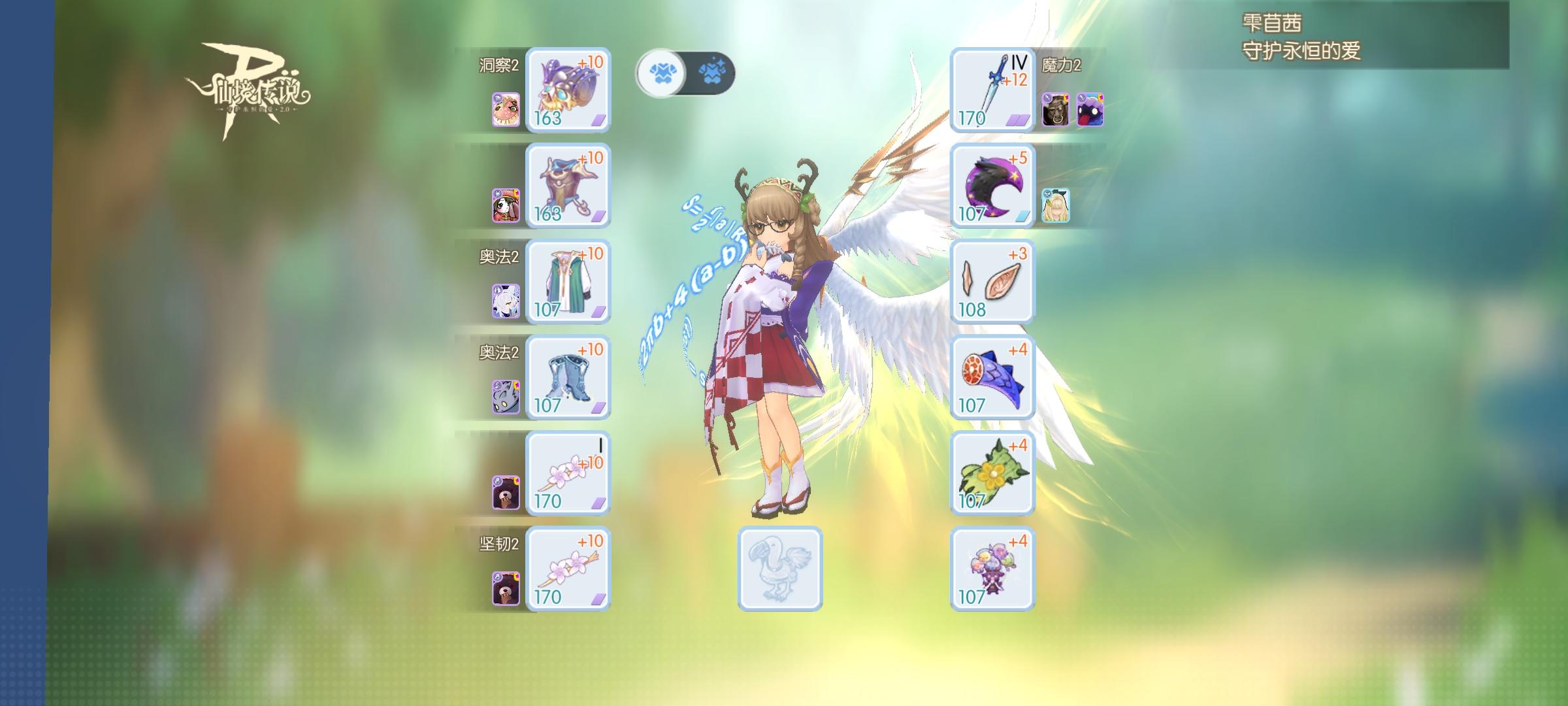Select the purple moon off-hand +5 item
Screen dimensions: 1568x706
(x=993, y=186)
